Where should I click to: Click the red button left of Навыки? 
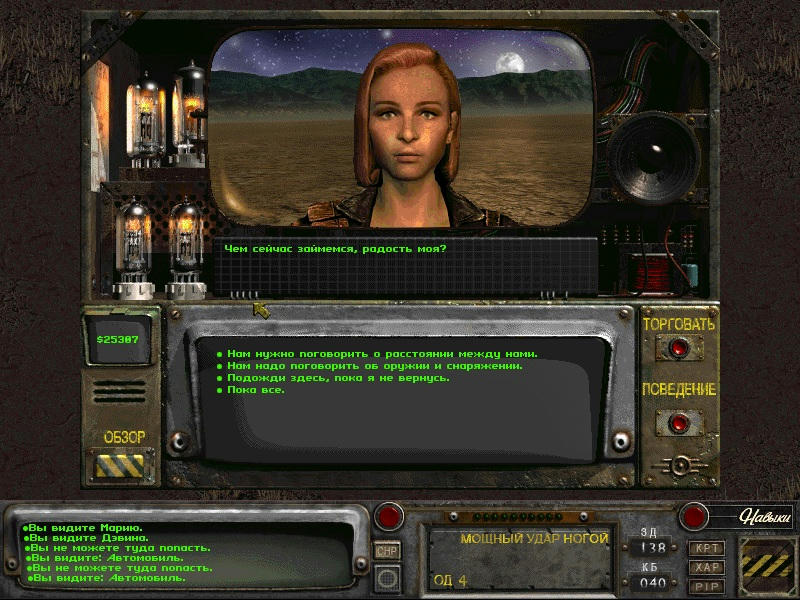(x=694, y=517)
